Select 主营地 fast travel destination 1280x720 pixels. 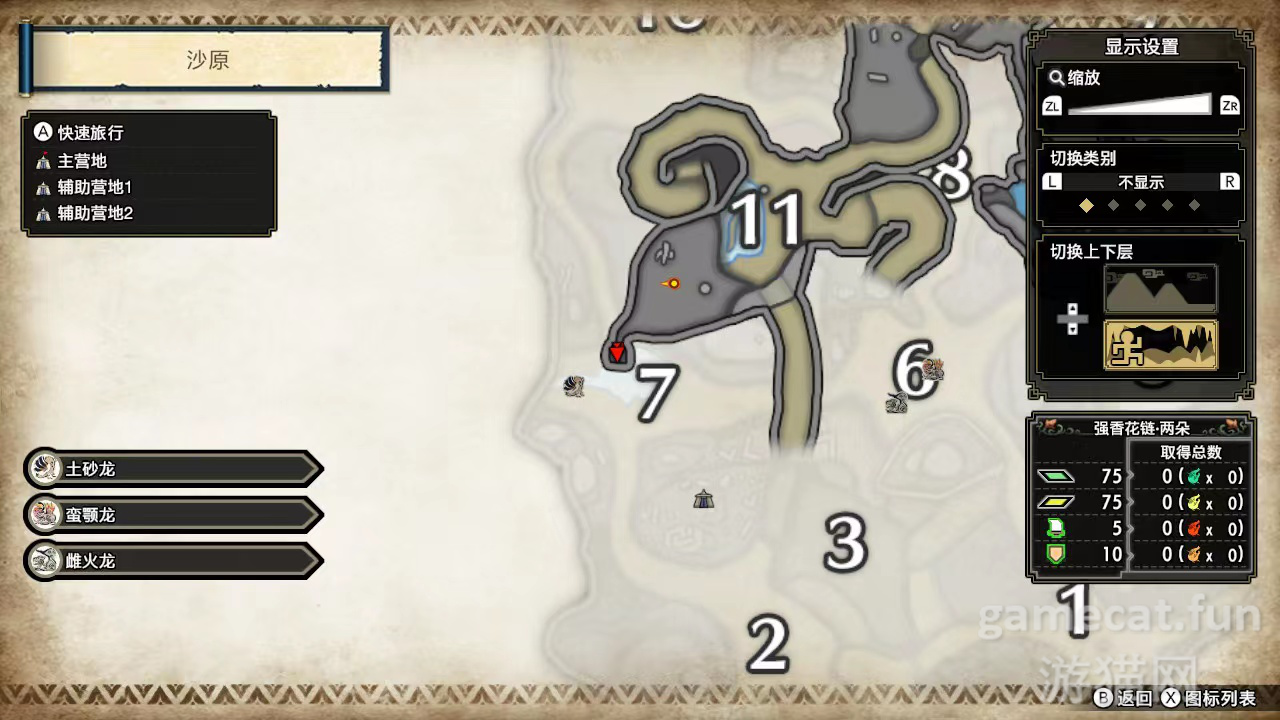(82, 161)
